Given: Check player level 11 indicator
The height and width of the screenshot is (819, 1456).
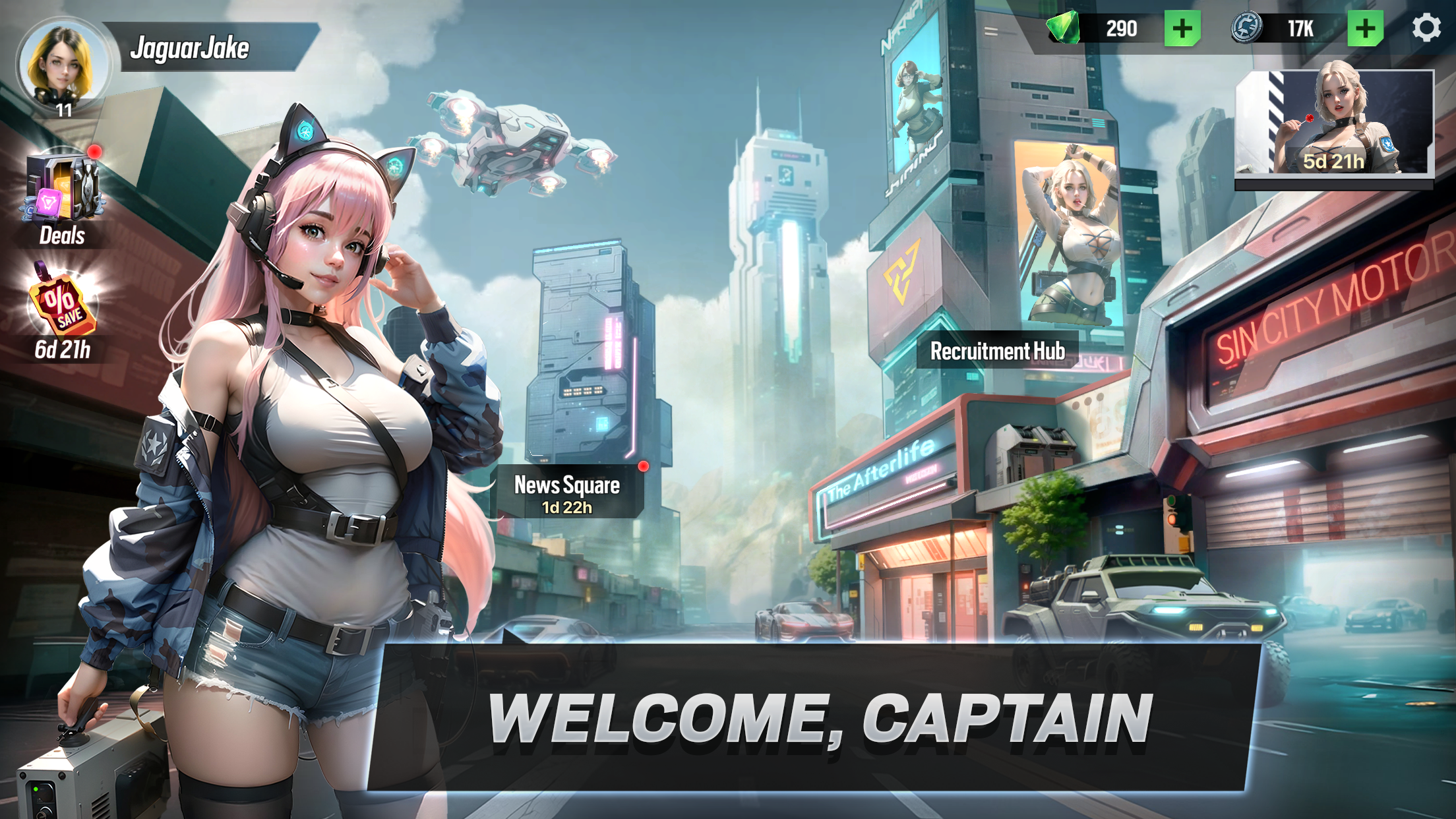Looking at the screenshot, I should [64, 111].
